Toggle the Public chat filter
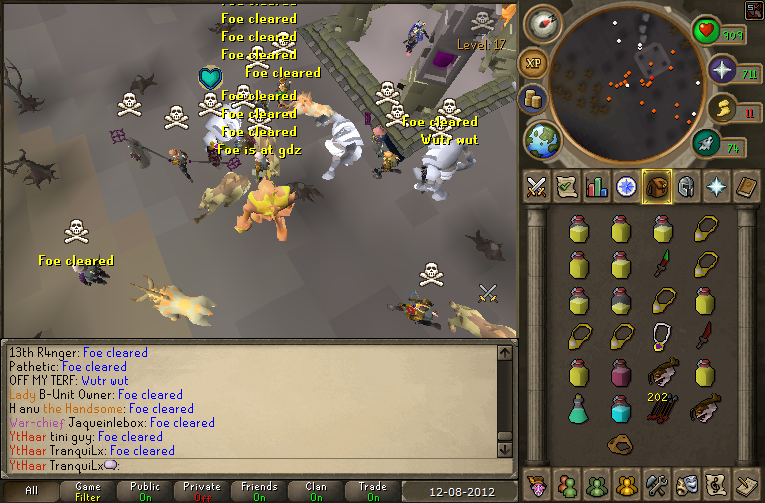 (145, 491)
